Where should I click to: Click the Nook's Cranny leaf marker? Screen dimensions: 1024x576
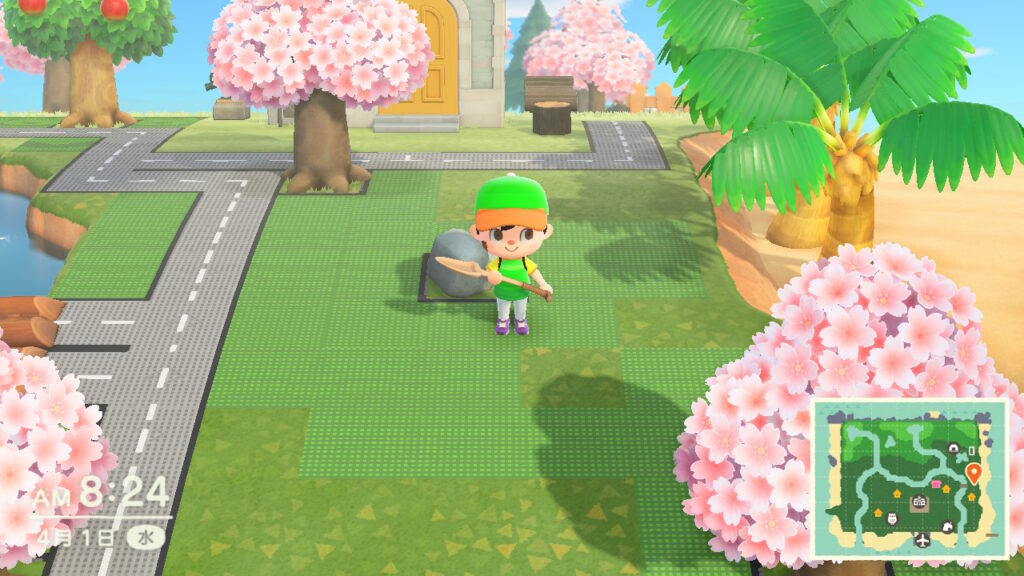point(947,527)
